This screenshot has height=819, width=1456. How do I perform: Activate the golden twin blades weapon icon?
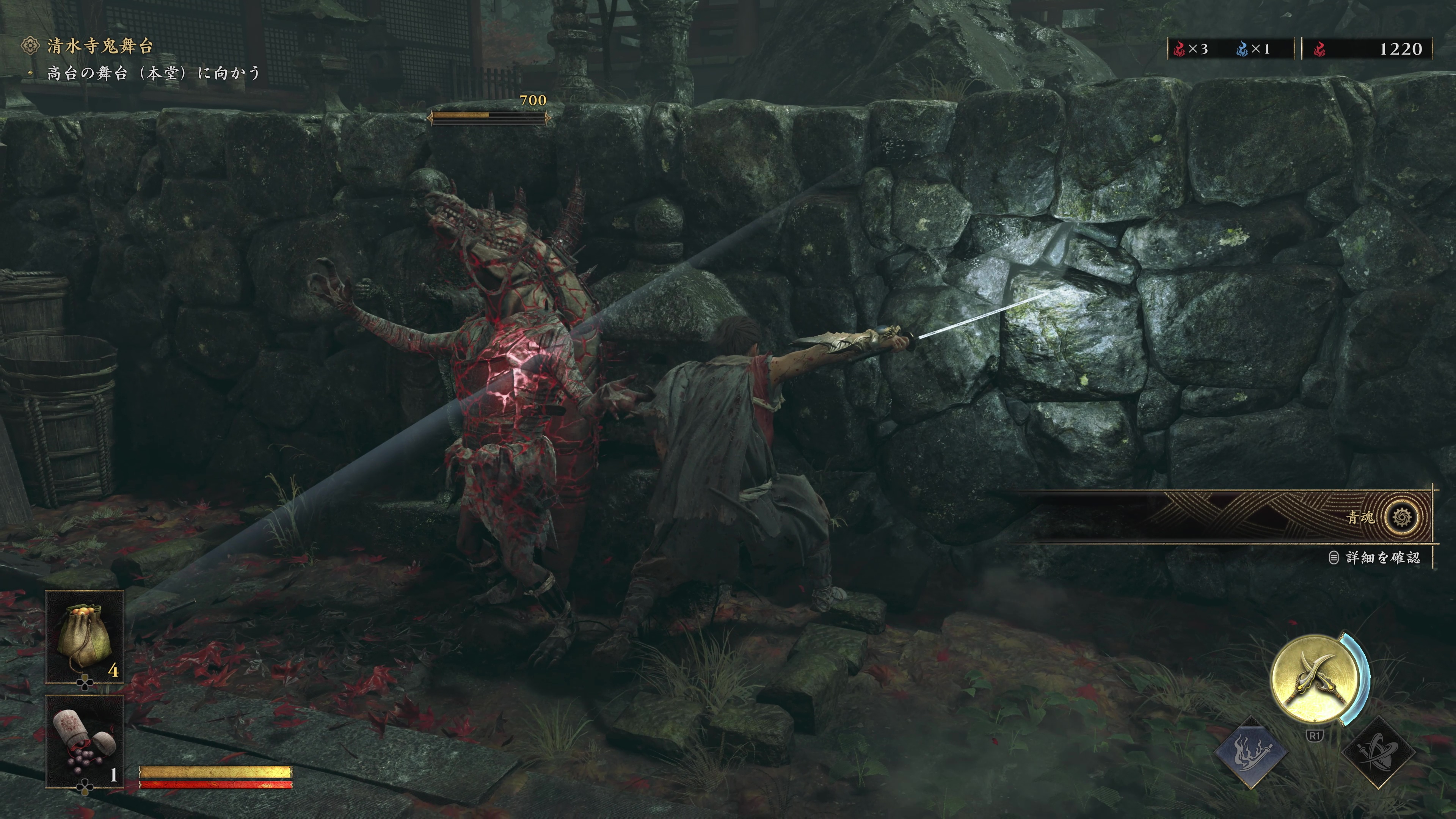(x=1315, y=679)
